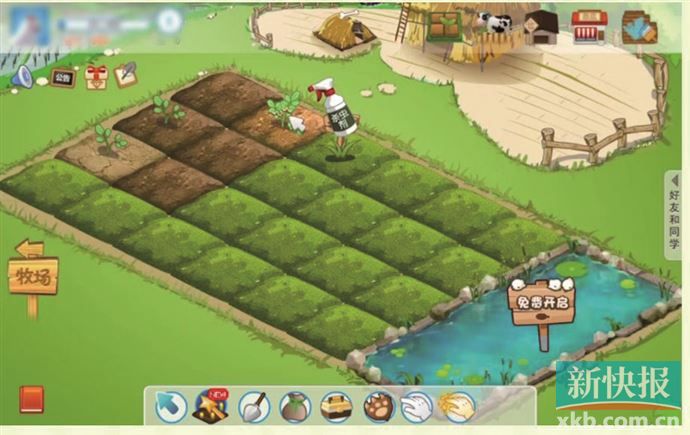Open the 公告 announcement board
The height and width of the screenshot is (435, 690).
(x=62, y=76)
